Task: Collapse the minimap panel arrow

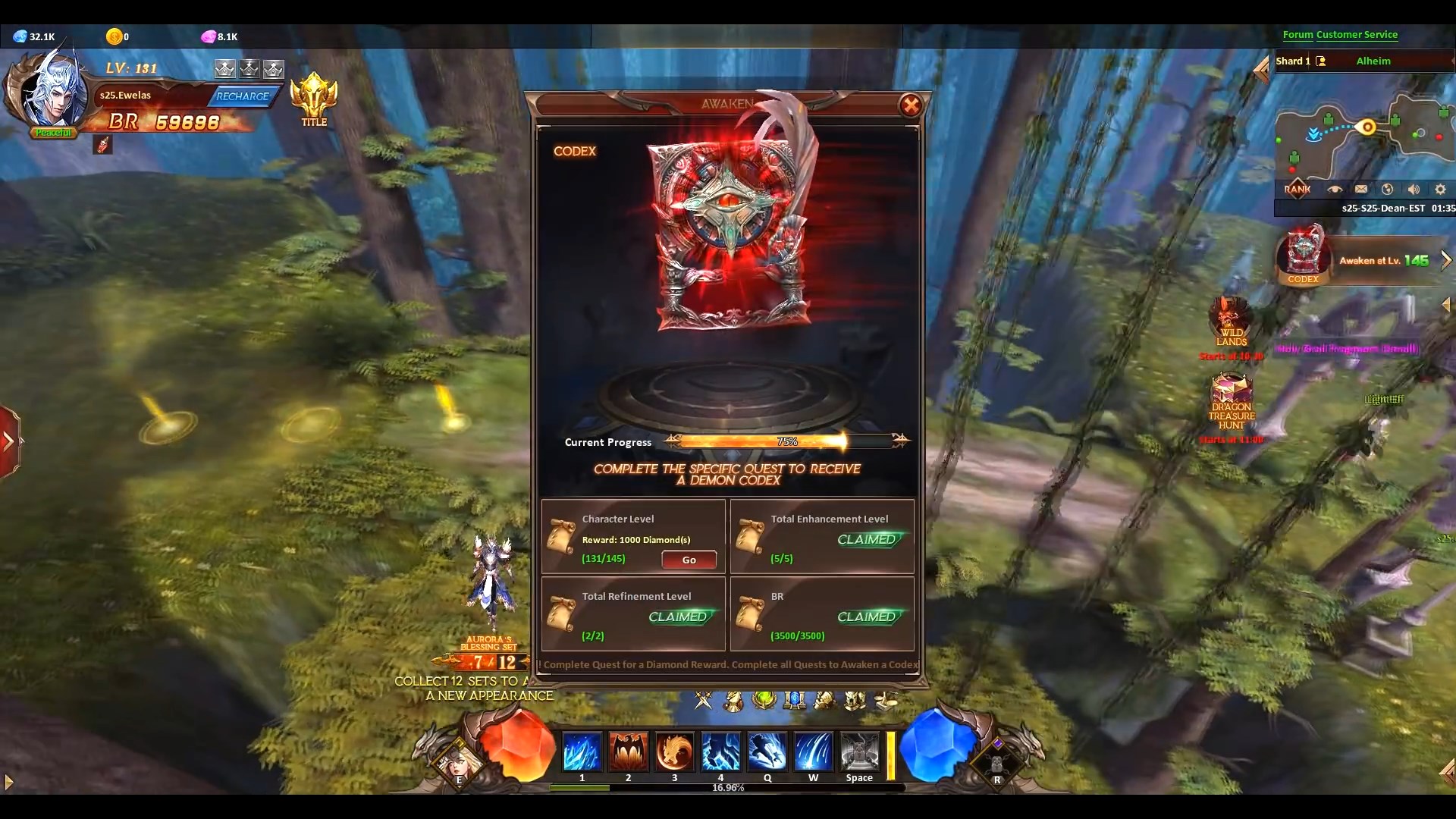Action: (1261, 70)
